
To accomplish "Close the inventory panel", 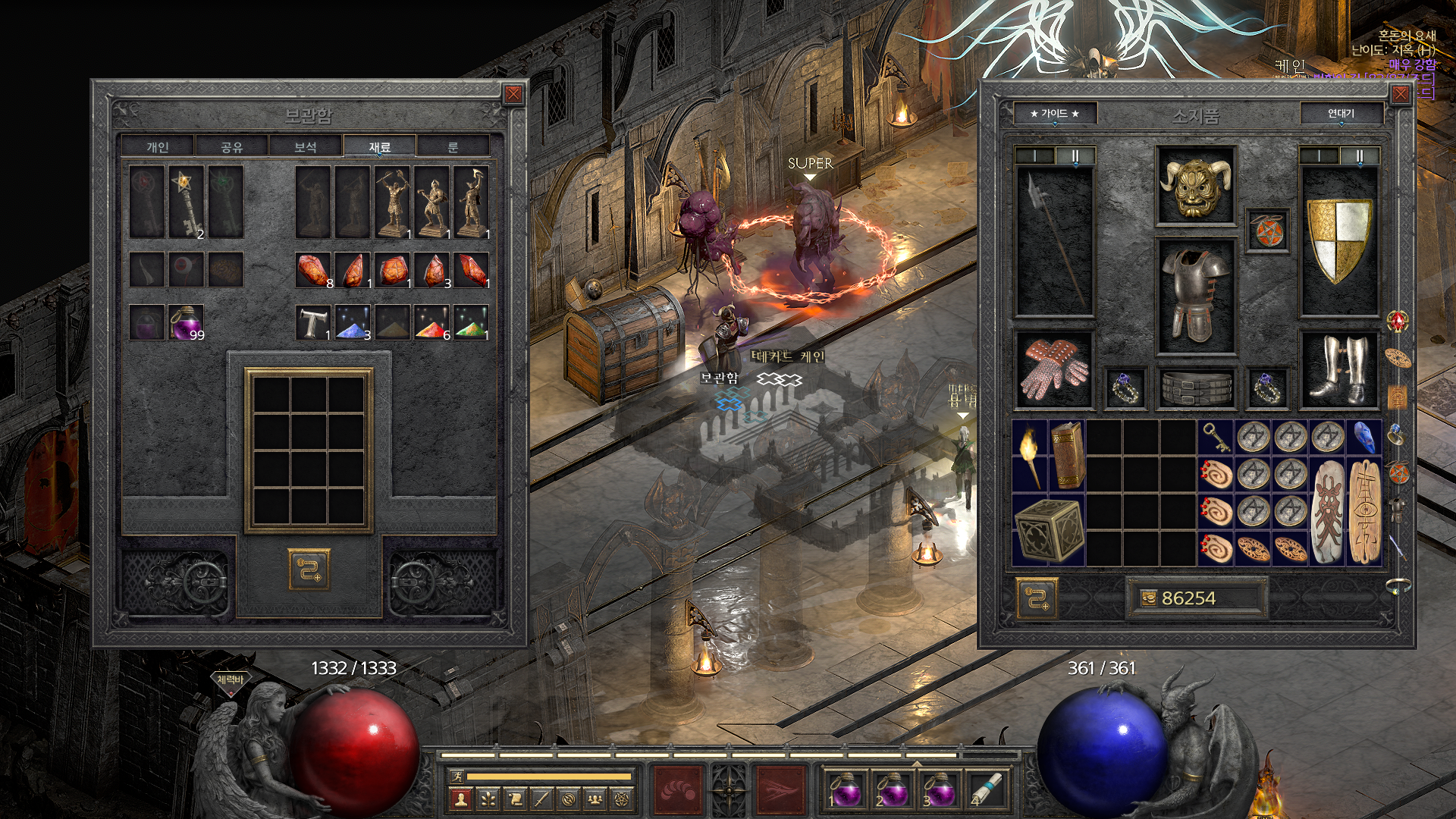I will point(1400,94).
